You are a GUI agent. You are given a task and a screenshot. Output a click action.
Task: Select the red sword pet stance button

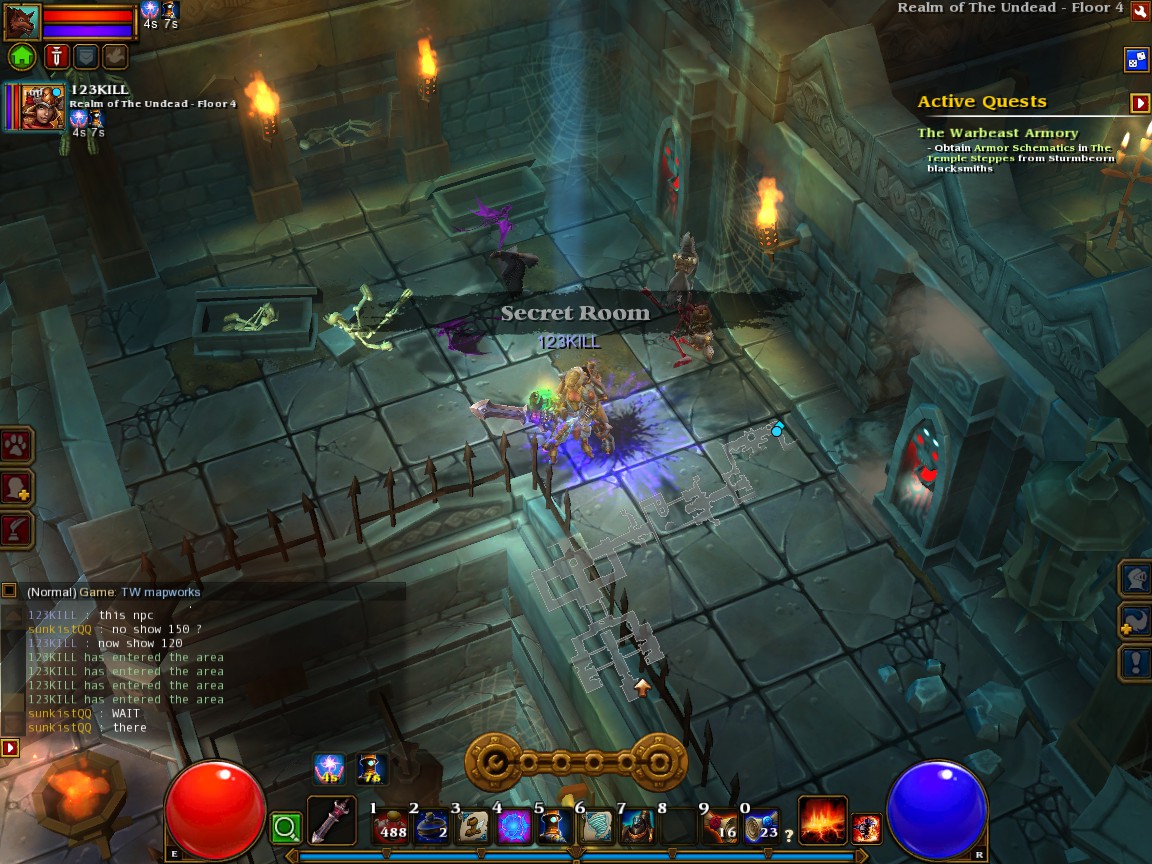point(55,56)
